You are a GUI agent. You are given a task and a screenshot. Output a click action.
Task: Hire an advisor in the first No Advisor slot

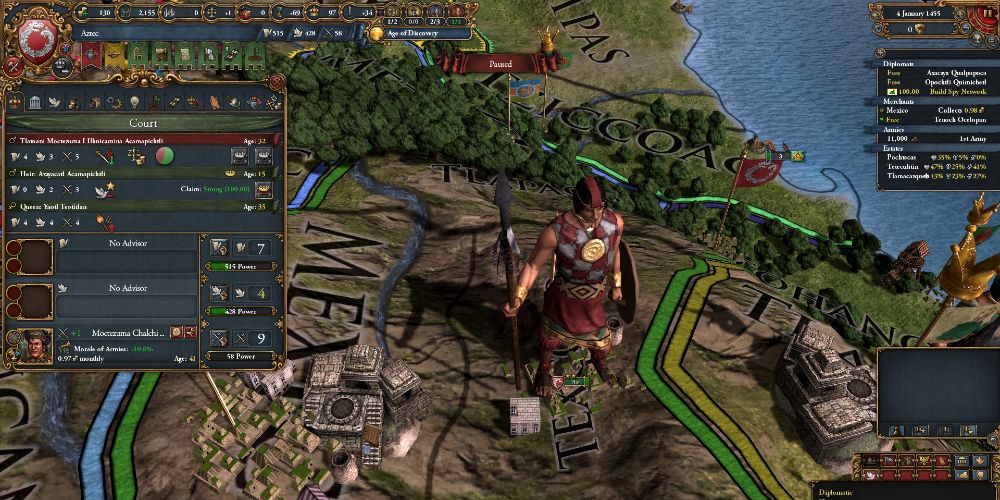(x=126, y=255)
